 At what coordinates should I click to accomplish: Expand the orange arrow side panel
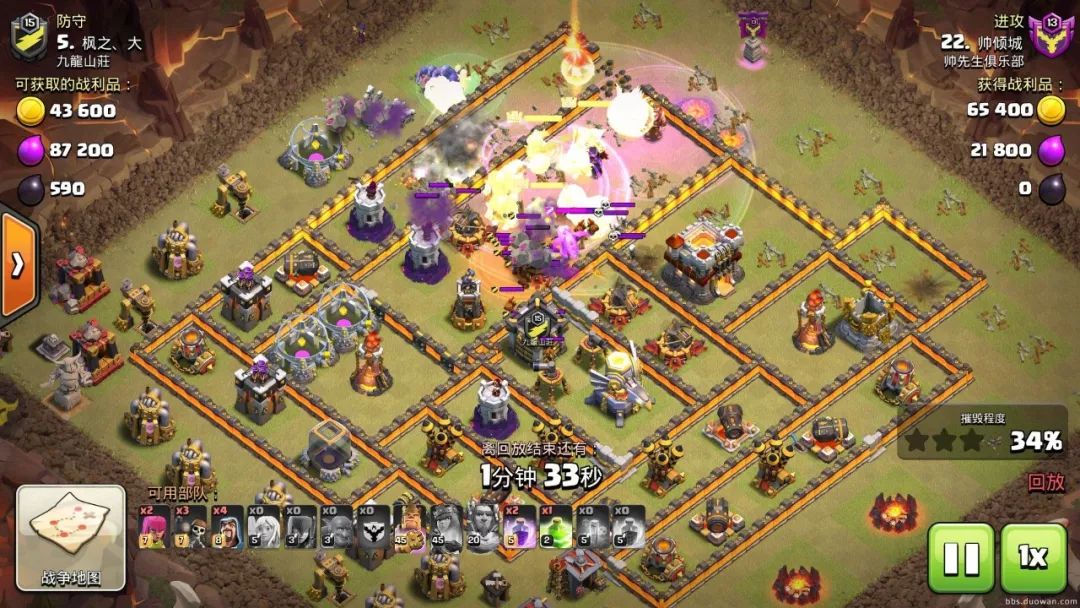pos(18,264)
